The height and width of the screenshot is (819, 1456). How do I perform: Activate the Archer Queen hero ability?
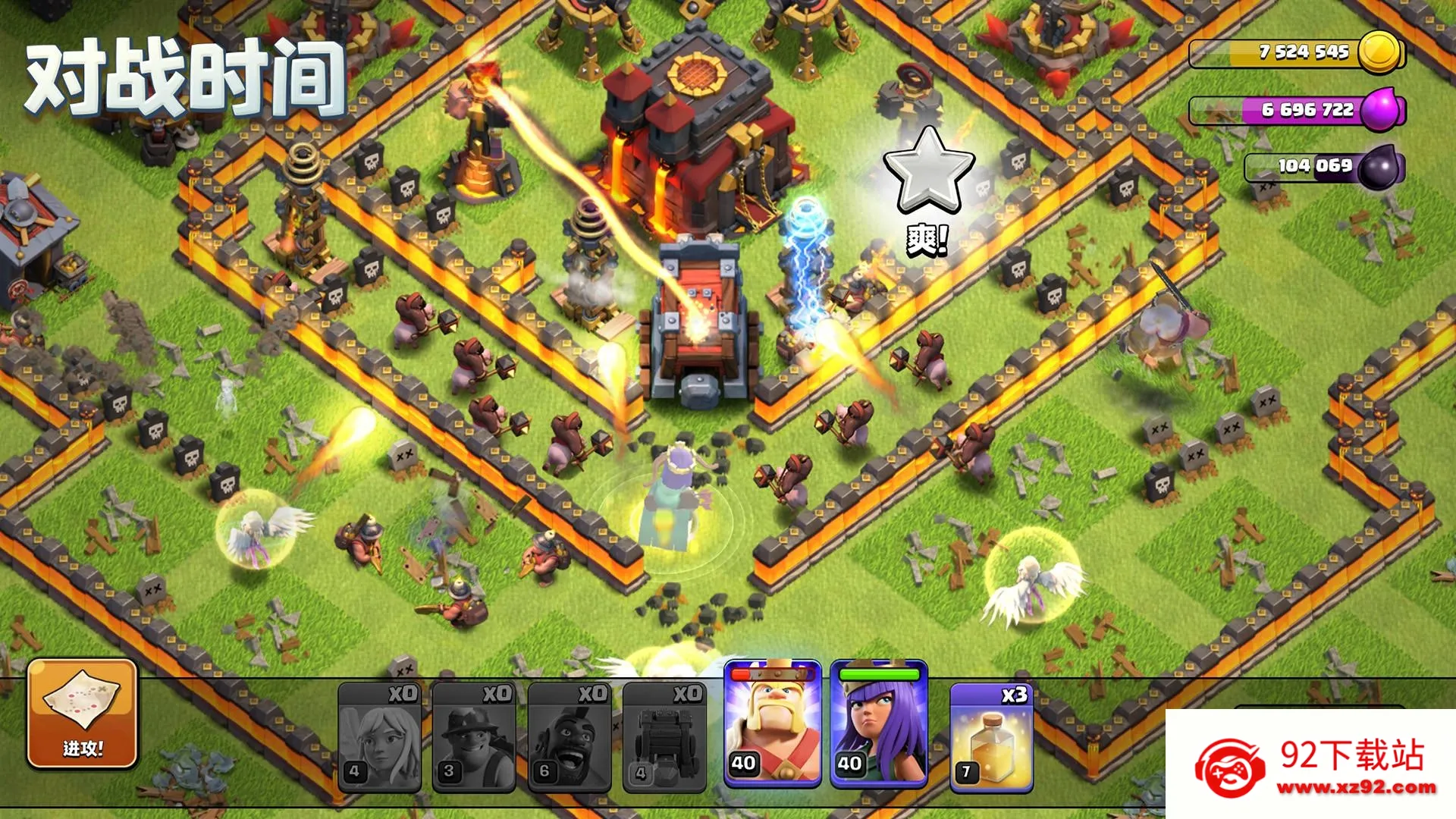pyautogui.click(x=879, y=723)
